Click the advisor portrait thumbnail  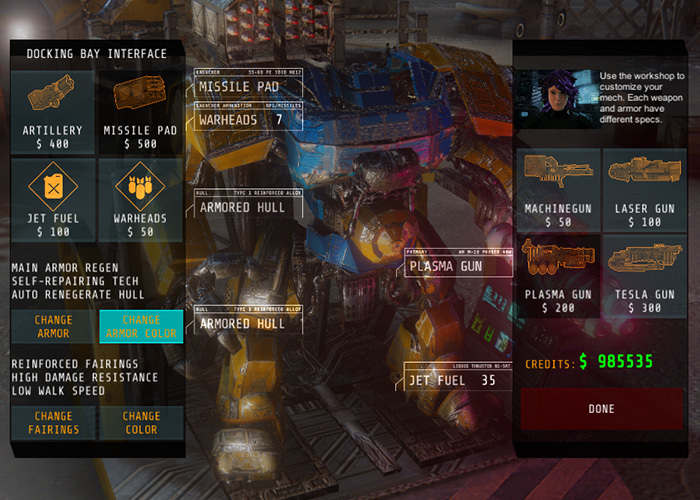tap(557, 97)
